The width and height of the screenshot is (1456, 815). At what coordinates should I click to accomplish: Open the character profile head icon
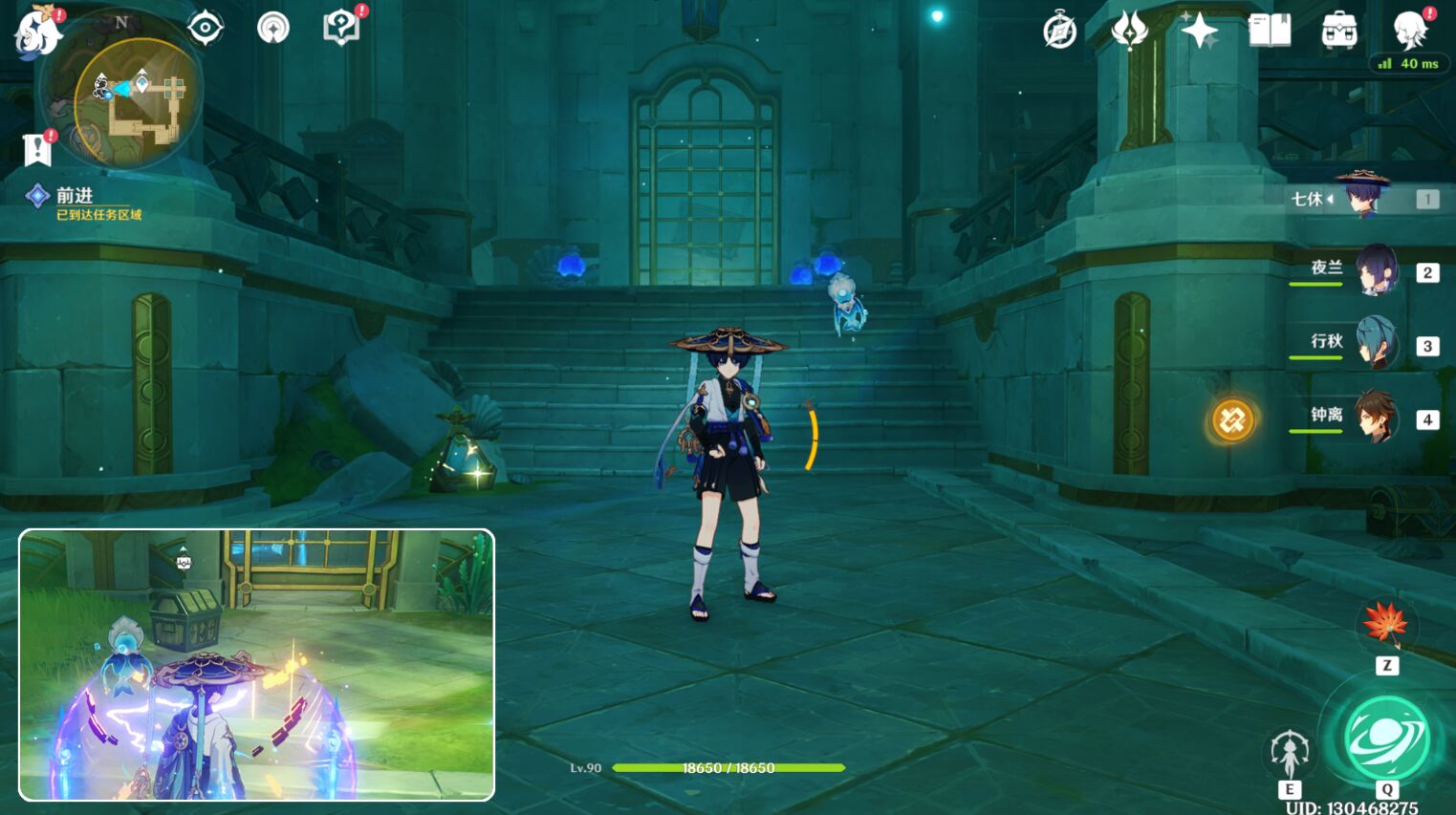[1410, 30]
